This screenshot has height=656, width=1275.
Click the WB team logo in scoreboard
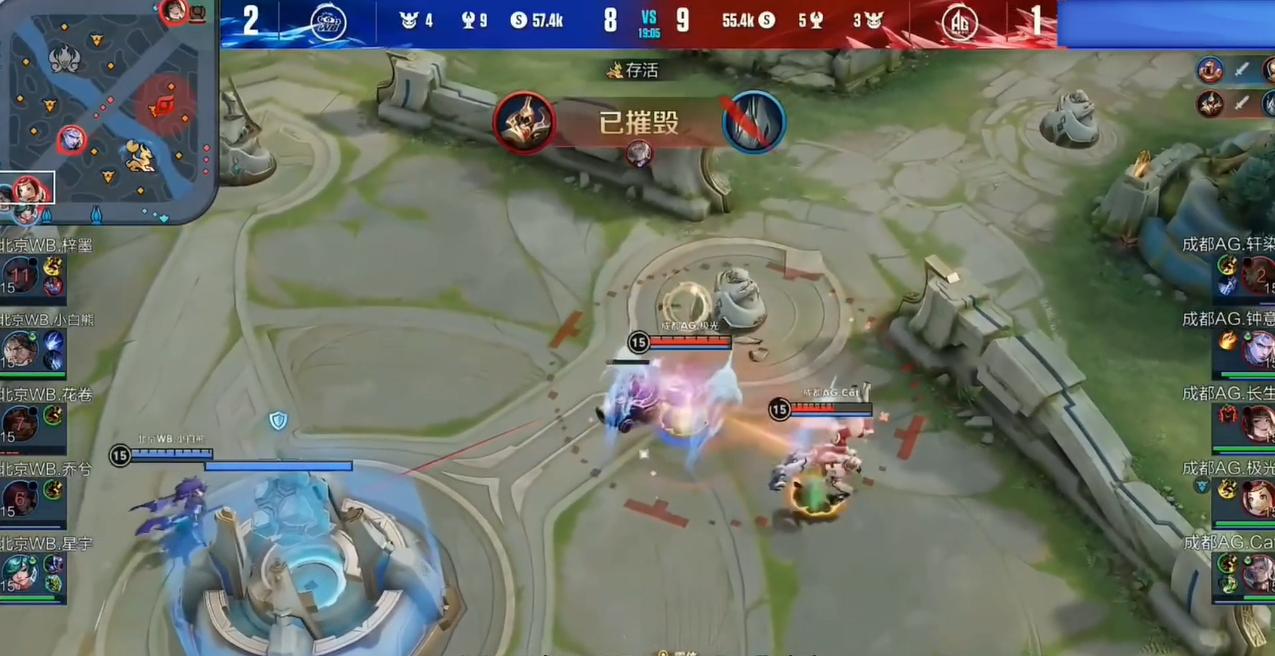coord(328,22)
